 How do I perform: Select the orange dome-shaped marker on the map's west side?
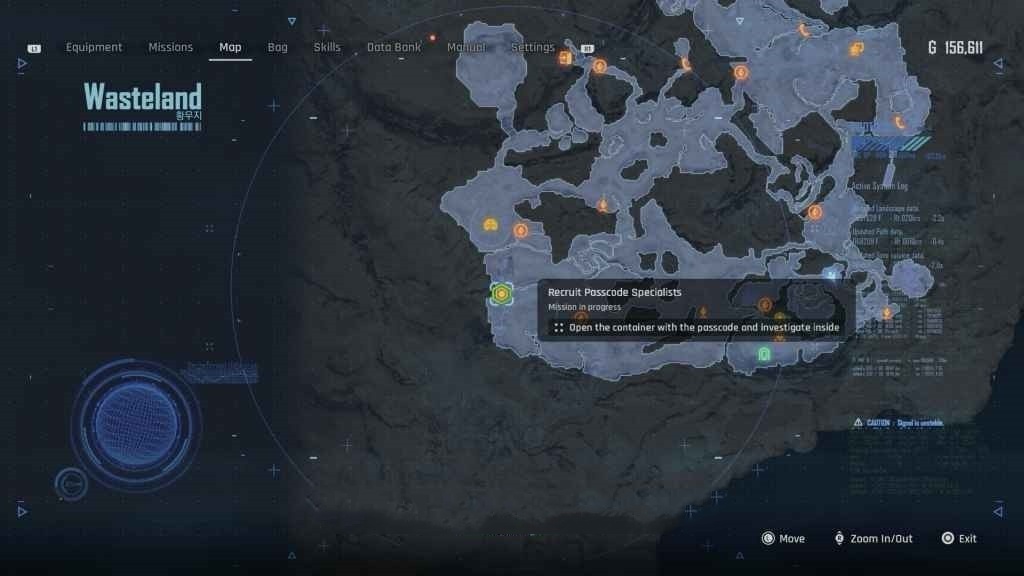490,224
